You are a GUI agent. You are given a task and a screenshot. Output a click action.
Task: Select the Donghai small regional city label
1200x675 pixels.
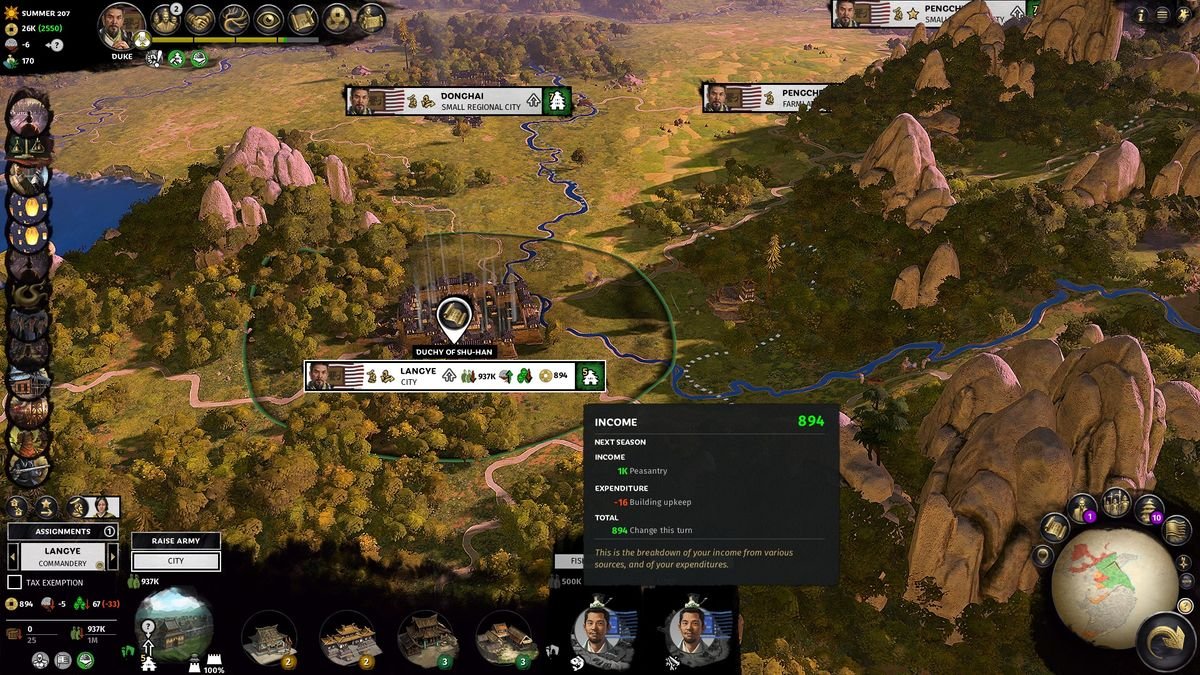(480, 101)
